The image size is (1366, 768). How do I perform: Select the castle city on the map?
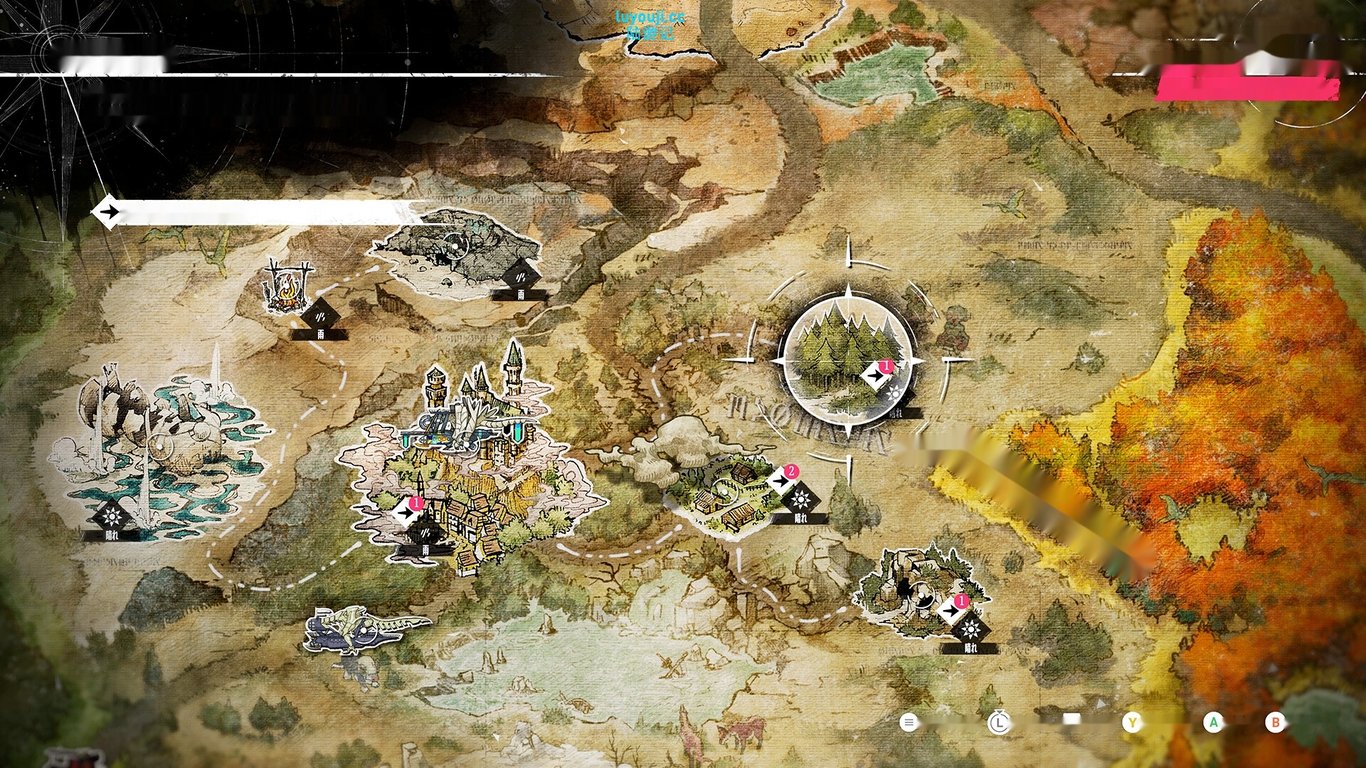coord(473,470)
